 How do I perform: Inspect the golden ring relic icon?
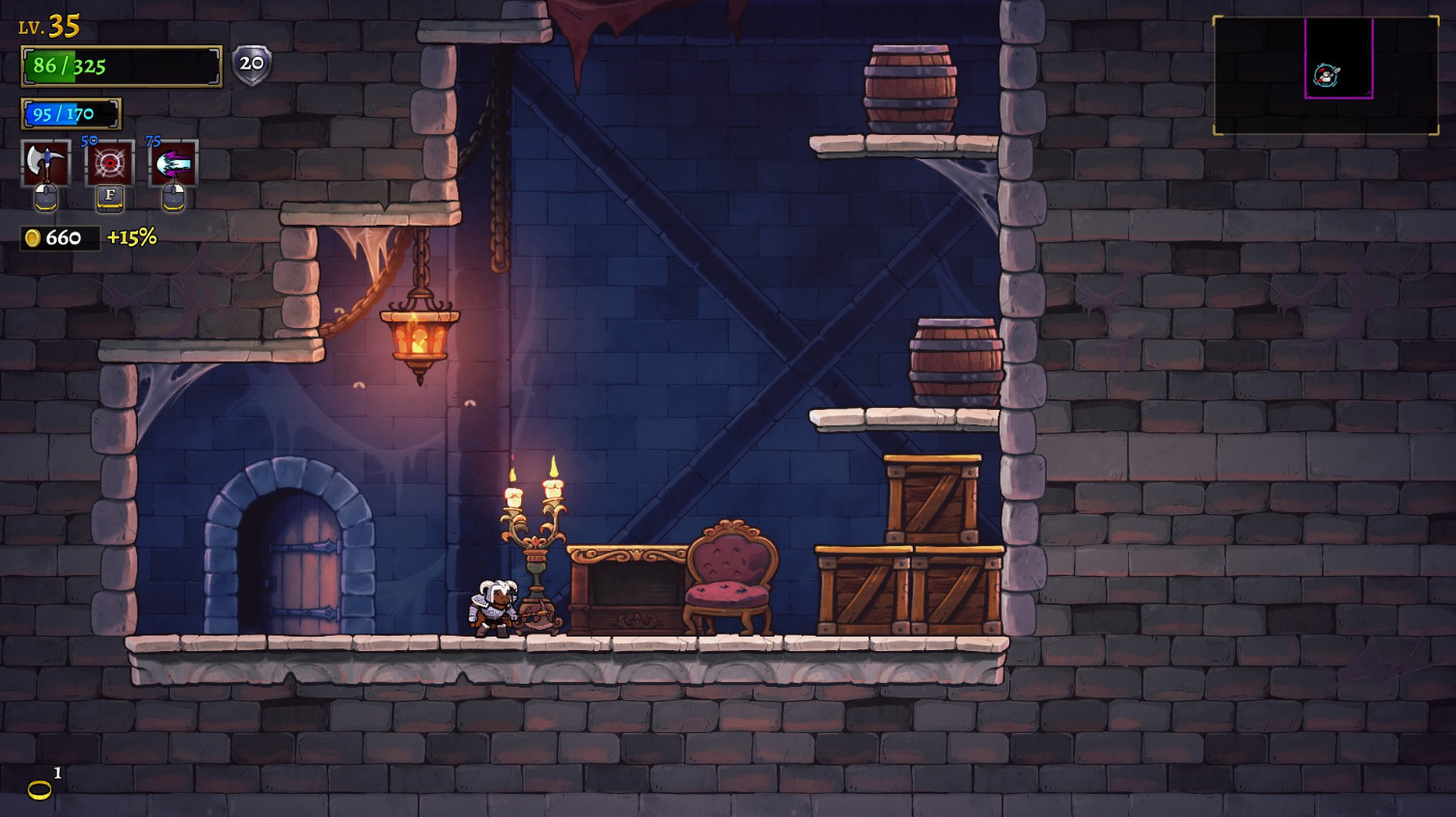[x=40, y=791]
